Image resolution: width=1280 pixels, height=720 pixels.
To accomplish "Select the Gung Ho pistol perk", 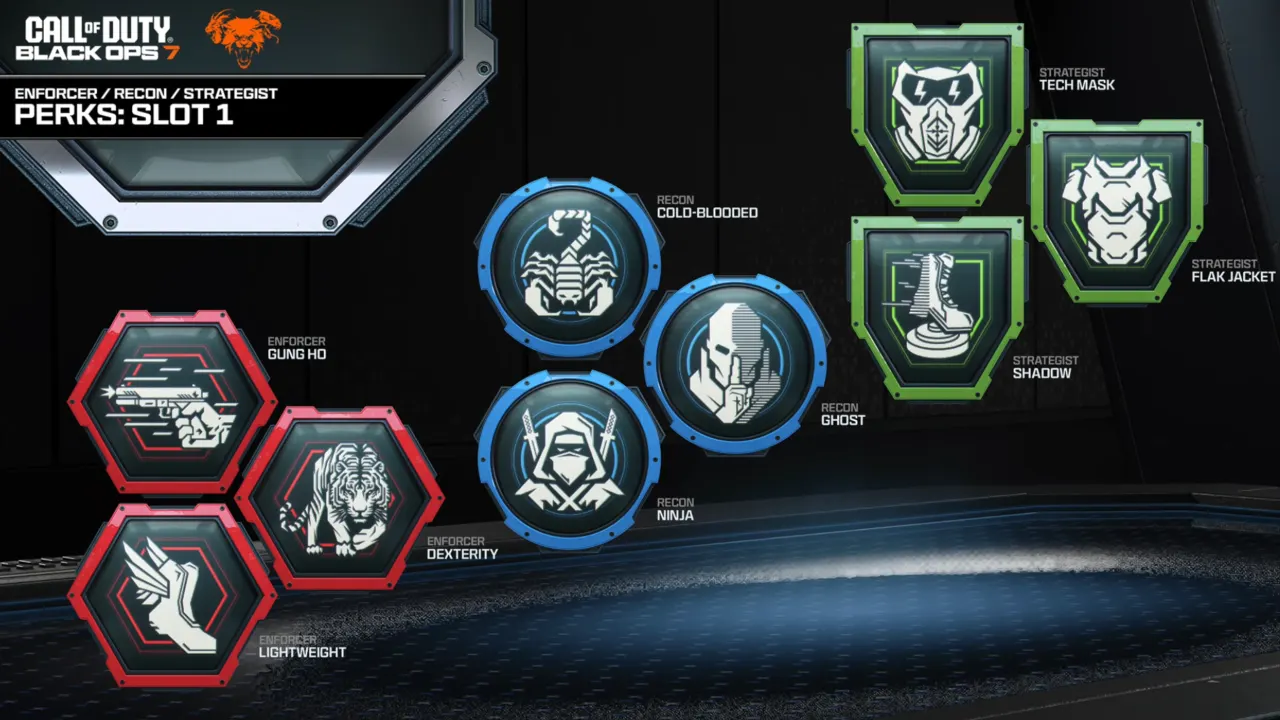I will 172,402.
